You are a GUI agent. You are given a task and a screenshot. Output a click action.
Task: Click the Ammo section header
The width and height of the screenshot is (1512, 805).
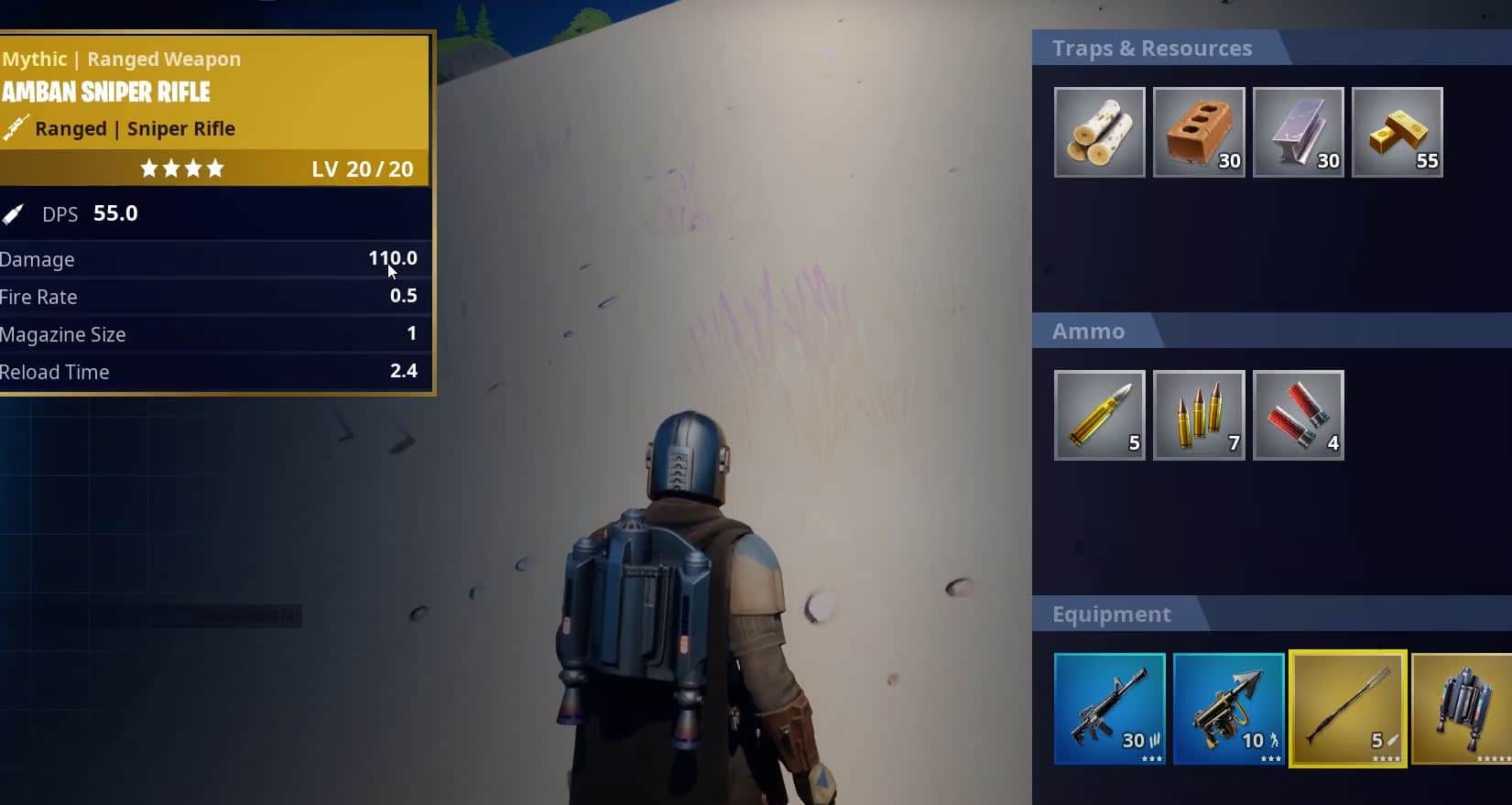tap(1089, 332)
